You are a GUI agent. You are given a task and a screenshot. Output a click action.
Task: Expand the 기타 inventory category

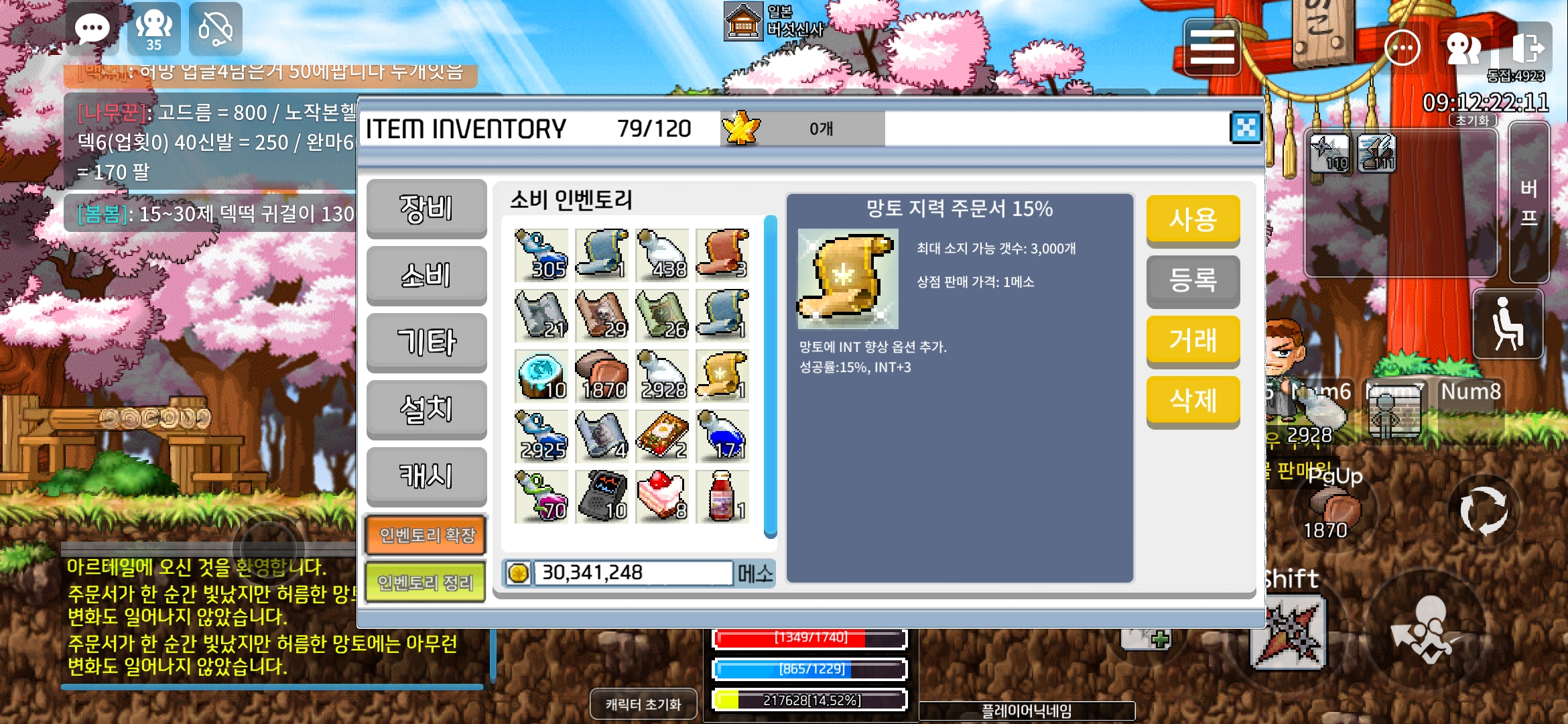click(x=426, y=342)
